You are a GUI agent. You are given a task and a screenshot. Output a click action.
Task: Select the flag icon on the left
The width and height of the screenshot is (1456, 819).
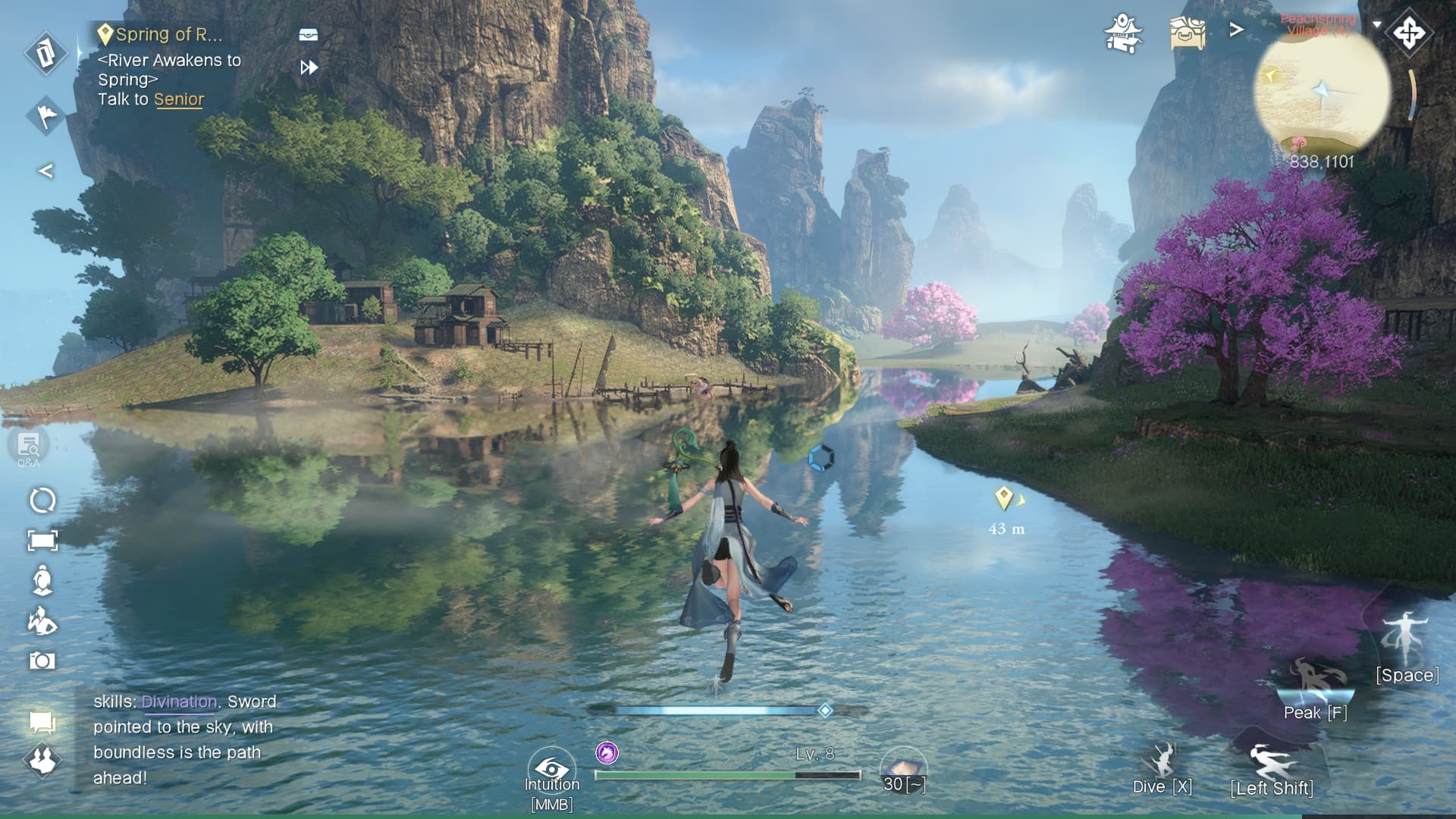45,115
